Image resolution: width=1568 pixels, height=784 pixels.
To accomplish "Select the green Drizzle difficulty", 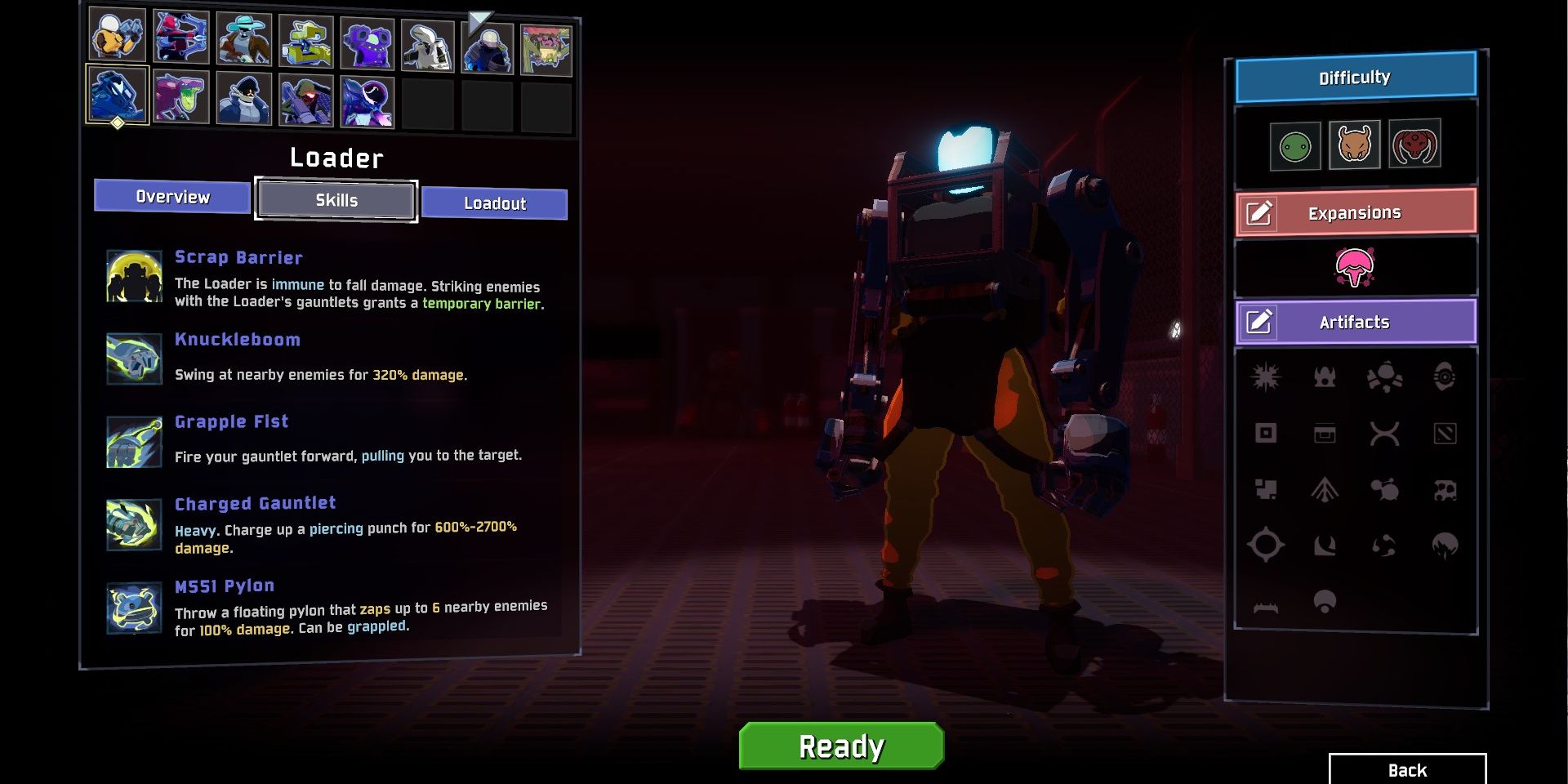I will pyautogui.click(x=1294, y=145).
